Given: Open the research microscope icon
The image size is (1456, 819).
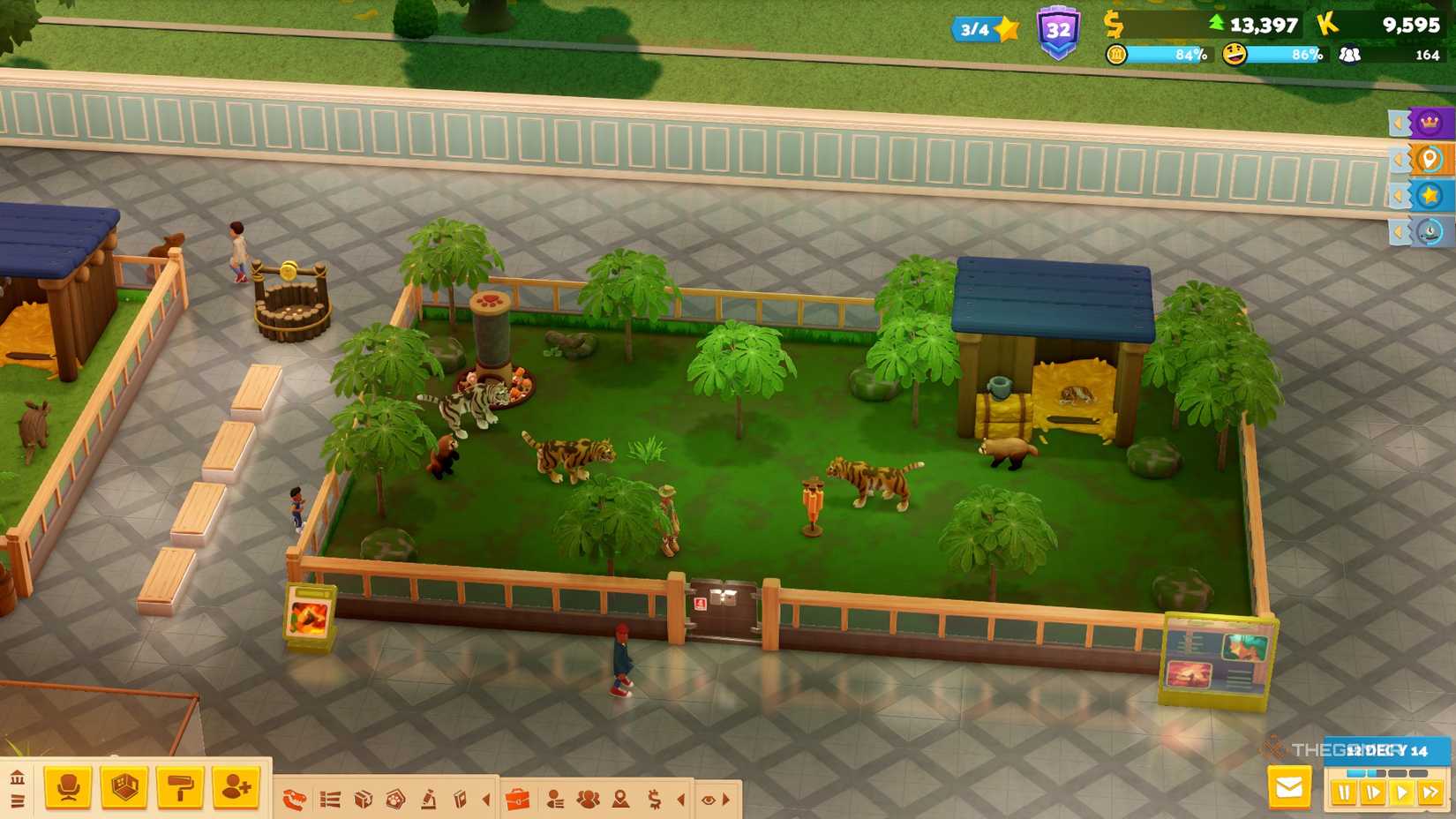Looking at the screenshot, I should pos(429,799).
